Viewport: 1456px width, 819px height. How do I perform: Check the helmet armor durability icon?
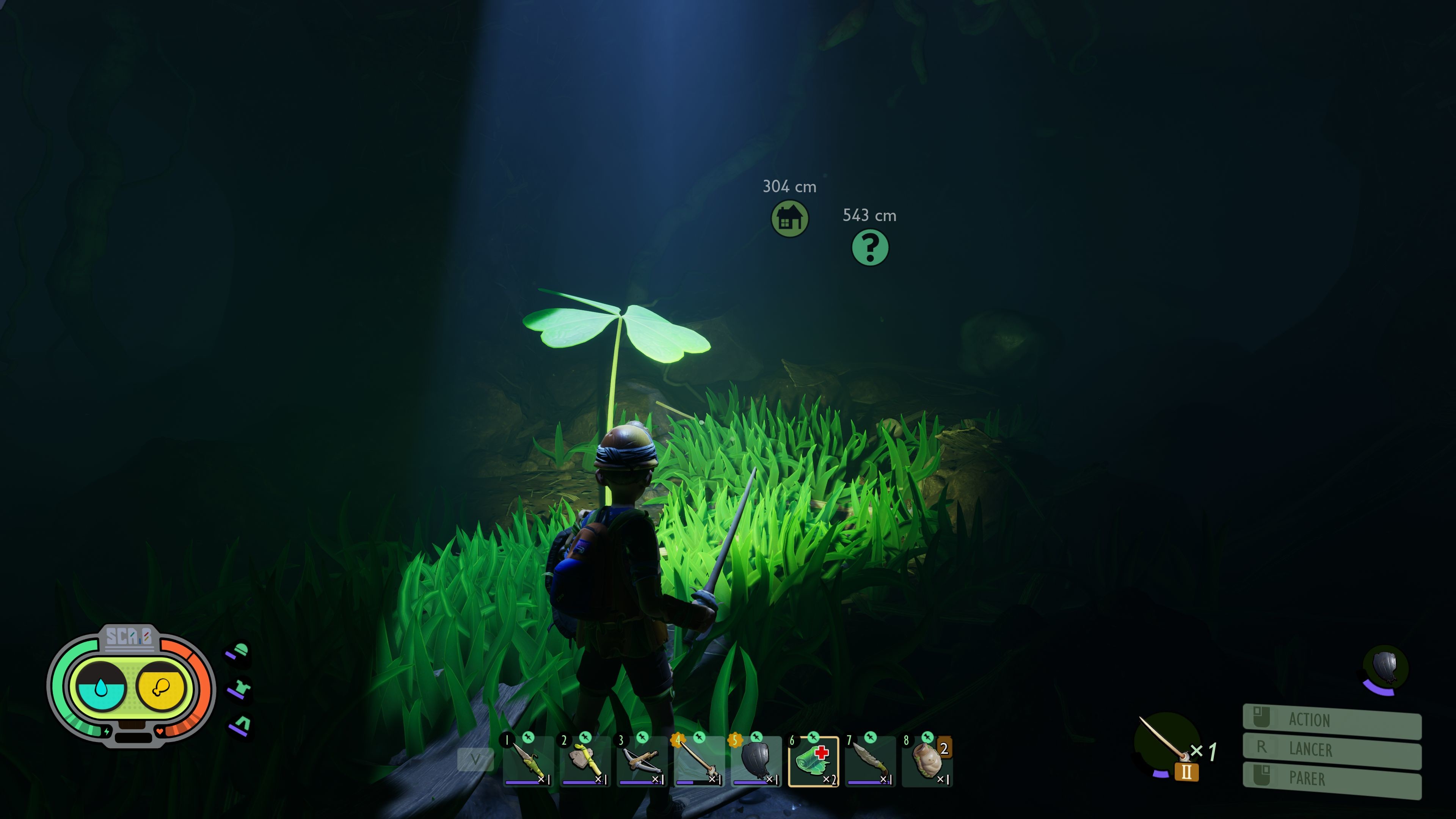coord(240,652)
